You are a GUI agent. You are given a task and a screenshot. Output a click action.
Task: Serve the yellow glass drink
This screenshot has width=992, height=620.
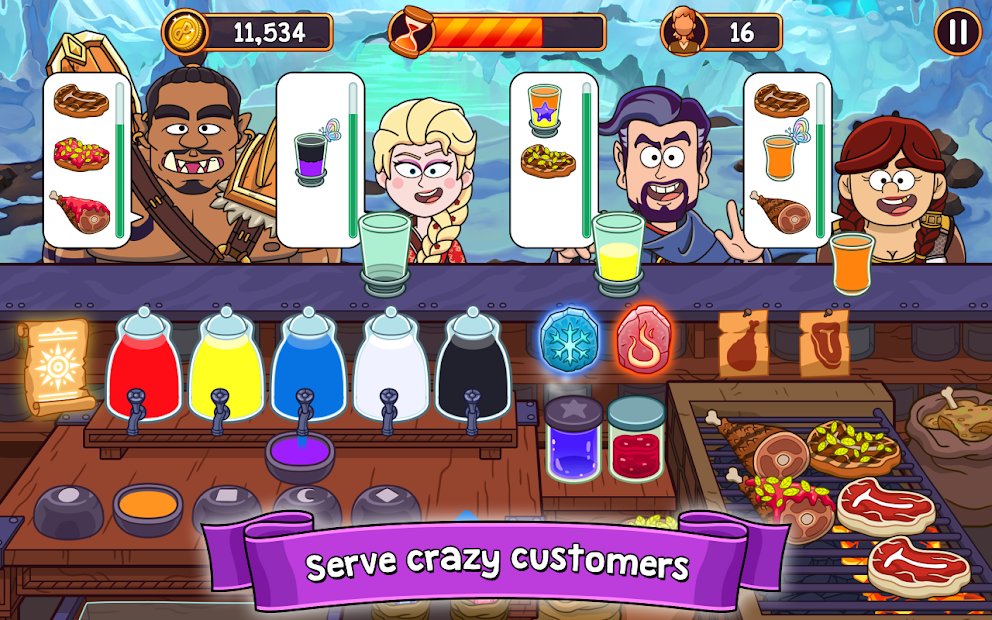[x=618, y=254]
